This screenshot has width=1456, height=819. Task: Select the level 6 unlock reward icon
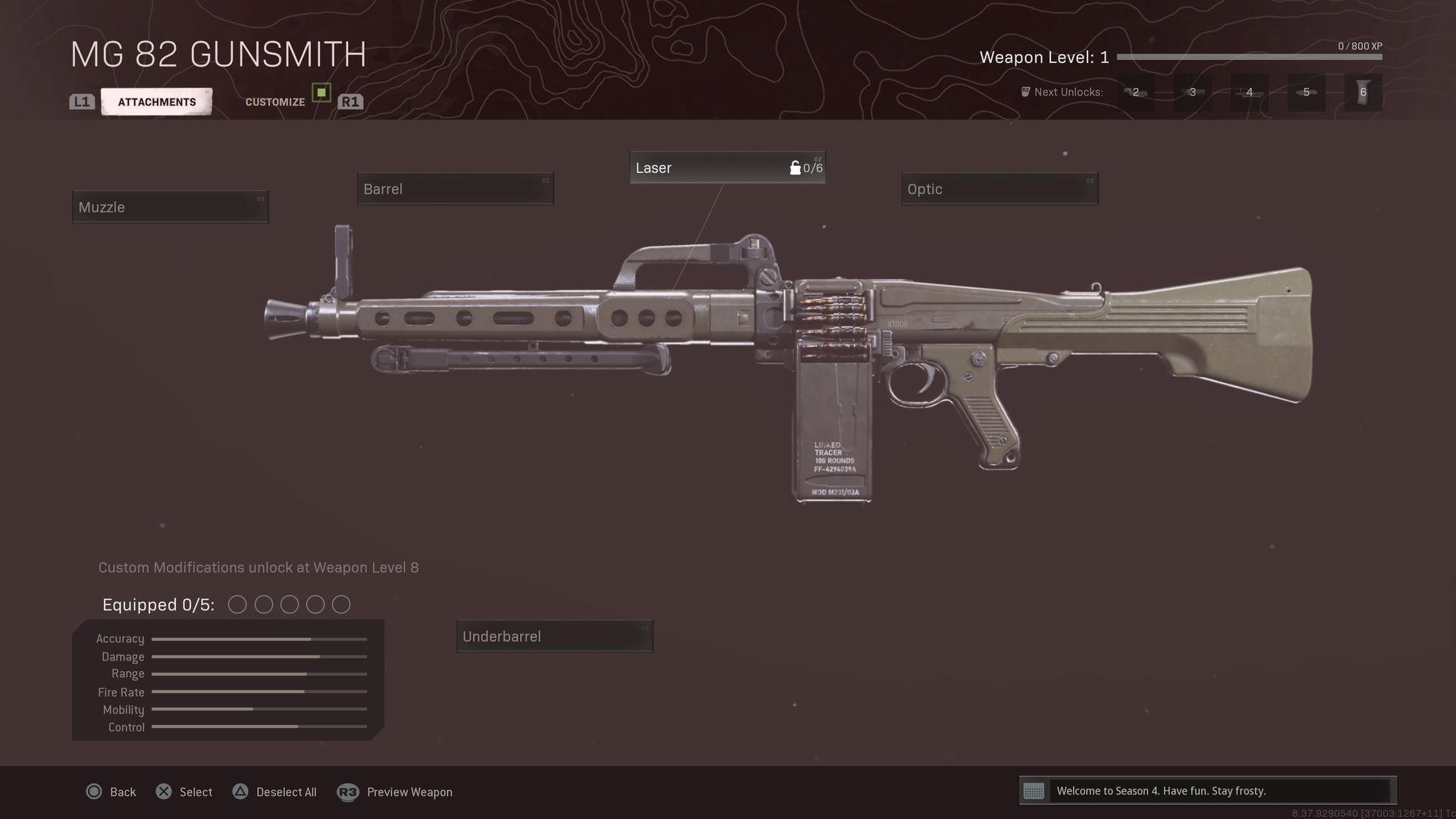(1362, 92)
